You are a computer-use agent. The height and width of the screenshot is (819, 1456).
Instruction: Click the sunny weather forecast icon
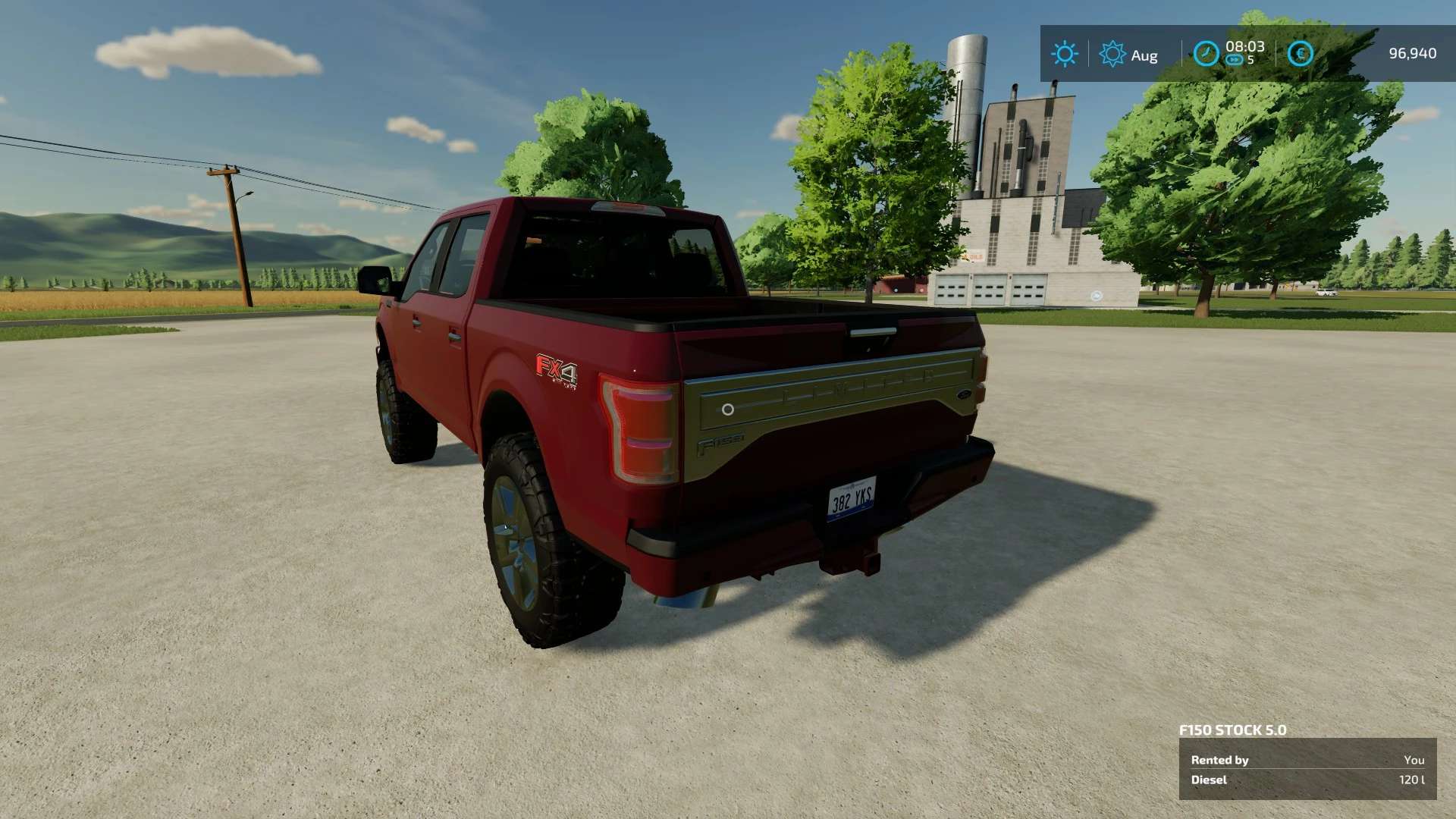pos(1064,54)
